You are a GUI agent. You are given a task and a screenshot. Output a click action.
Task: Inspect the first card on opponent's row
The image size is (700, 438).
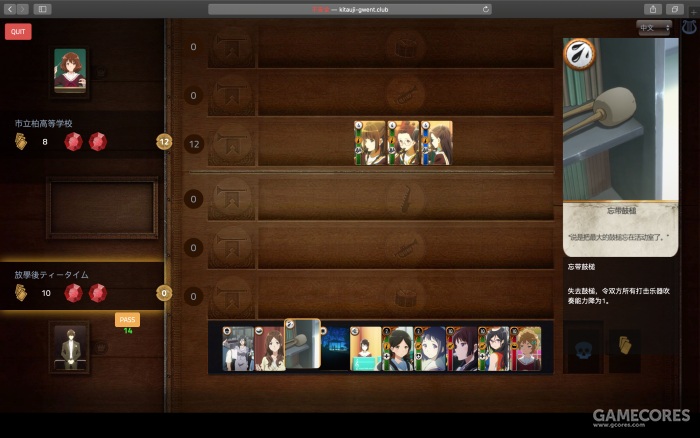pyautogui.click(x=371, y=142)
